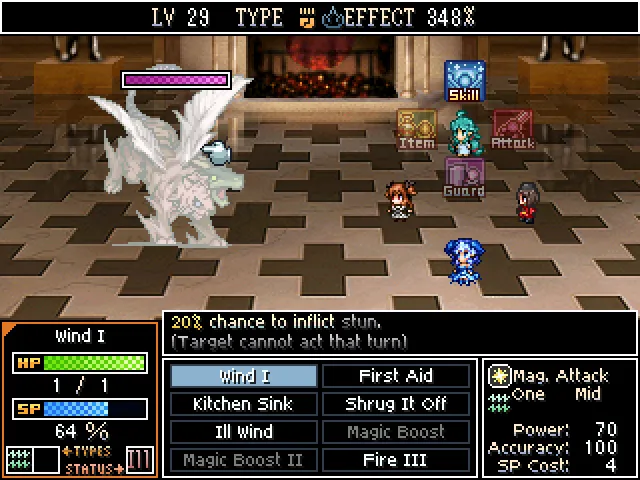This screenshot has height=480, width=640.
Task: Choose Shrug It Off from skill list
Action: (395, 404)
